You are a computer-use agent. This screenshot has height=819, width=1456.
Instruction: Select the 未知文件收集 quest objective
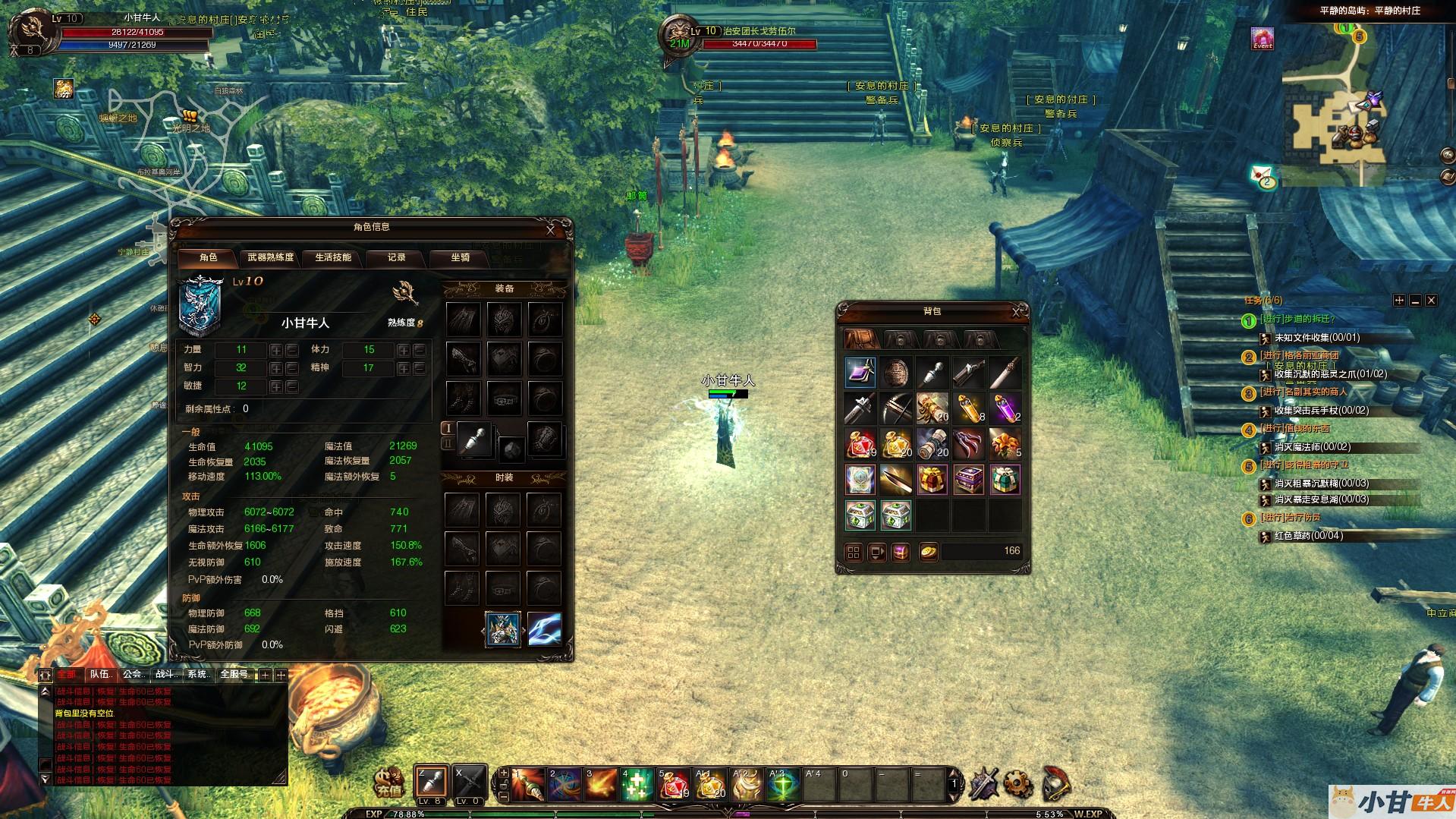pos(1316,338)
